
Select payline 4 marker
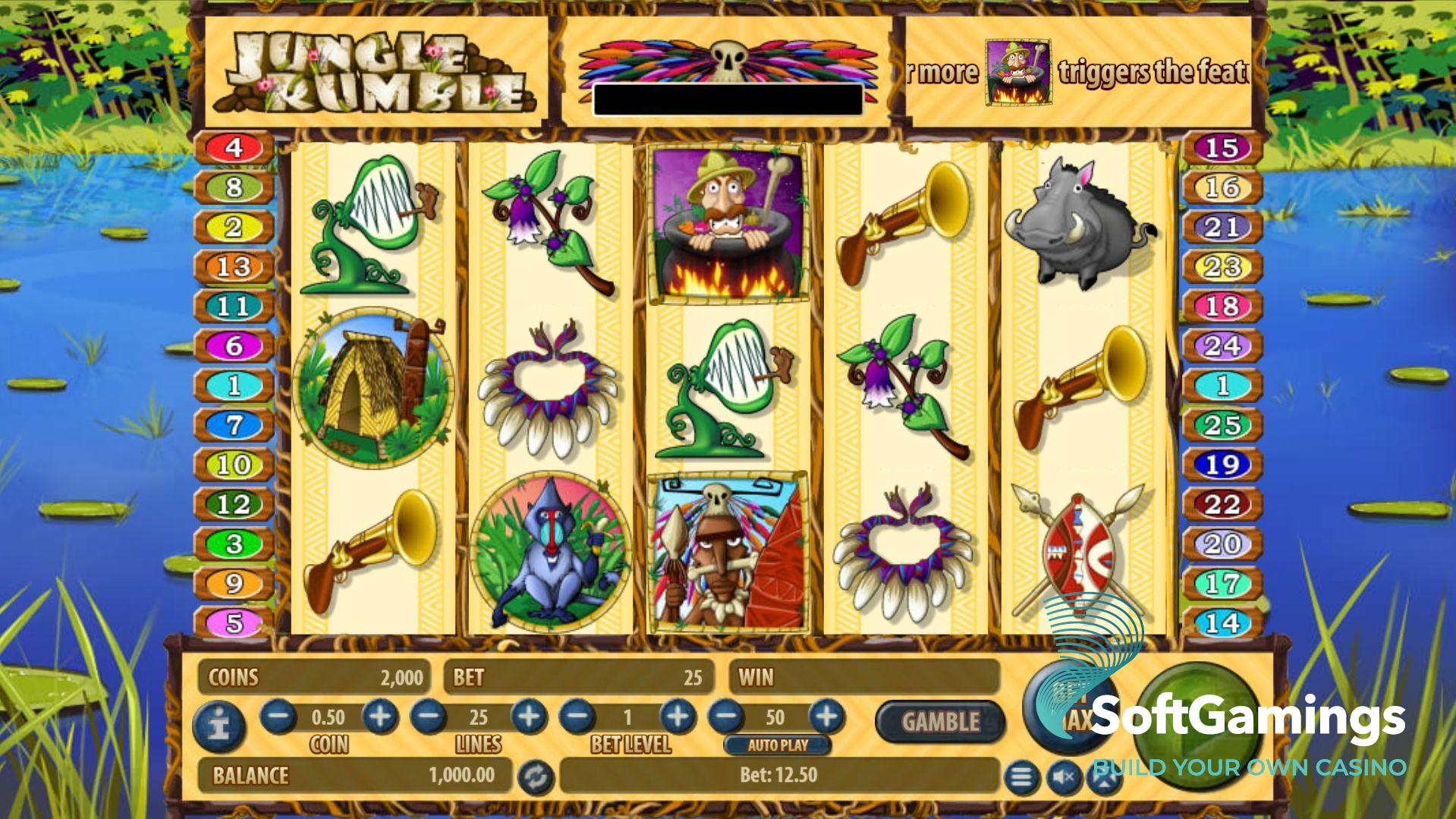(x=234, y=147)
